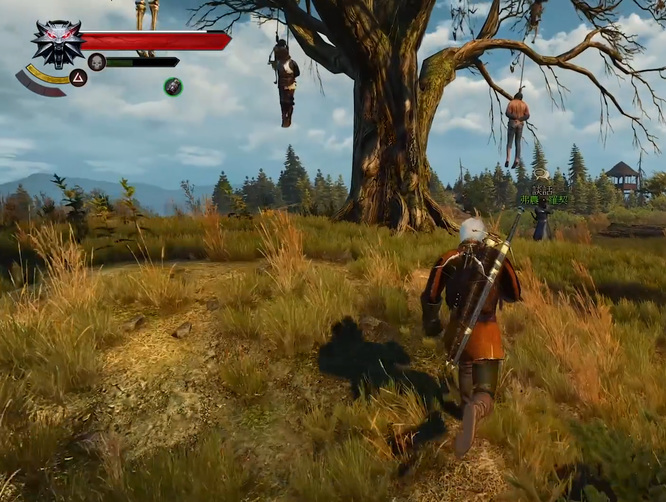Click the wolf head witcher medallion

click(x=57, y=42)
